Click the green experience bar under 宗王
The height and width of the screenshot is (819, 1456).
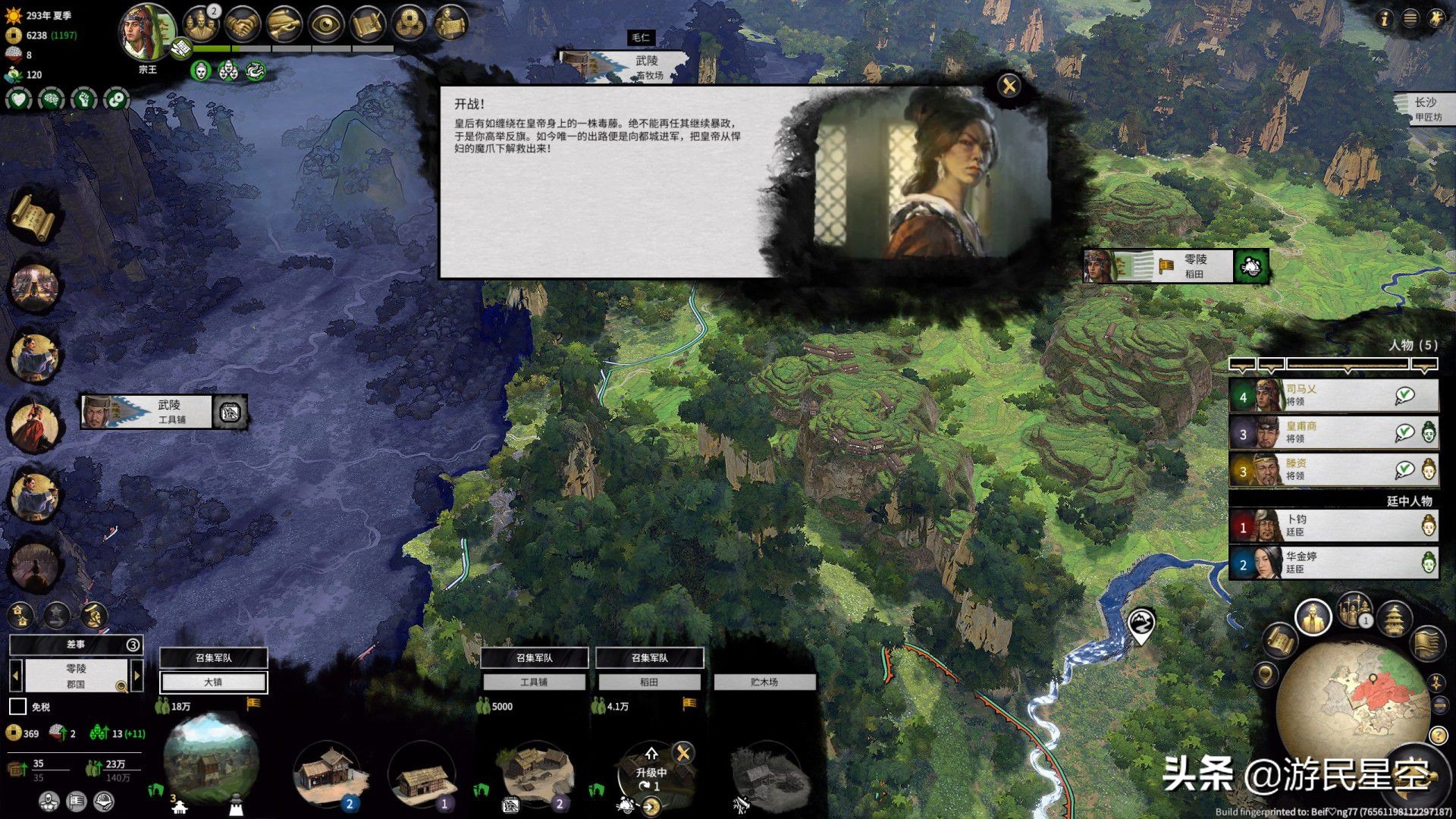(212, 48)
